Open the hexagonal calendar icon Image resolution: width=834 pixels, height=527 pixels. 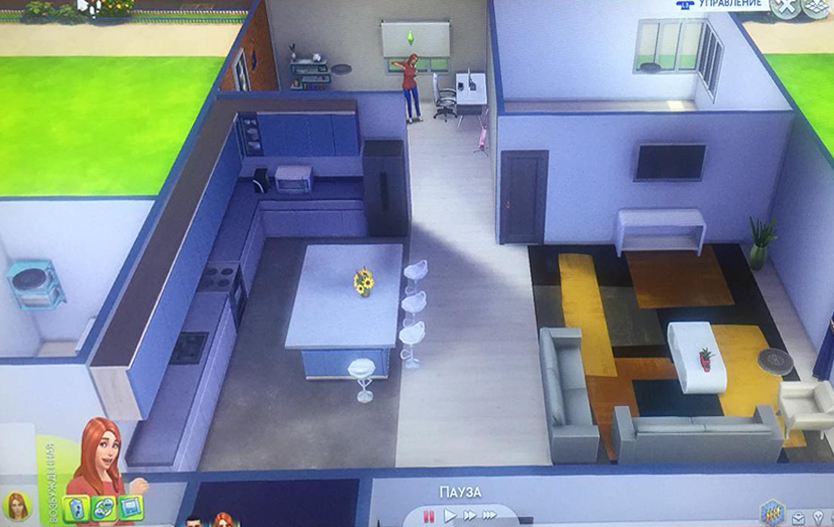pyautogui.click(x=770, y=512)
